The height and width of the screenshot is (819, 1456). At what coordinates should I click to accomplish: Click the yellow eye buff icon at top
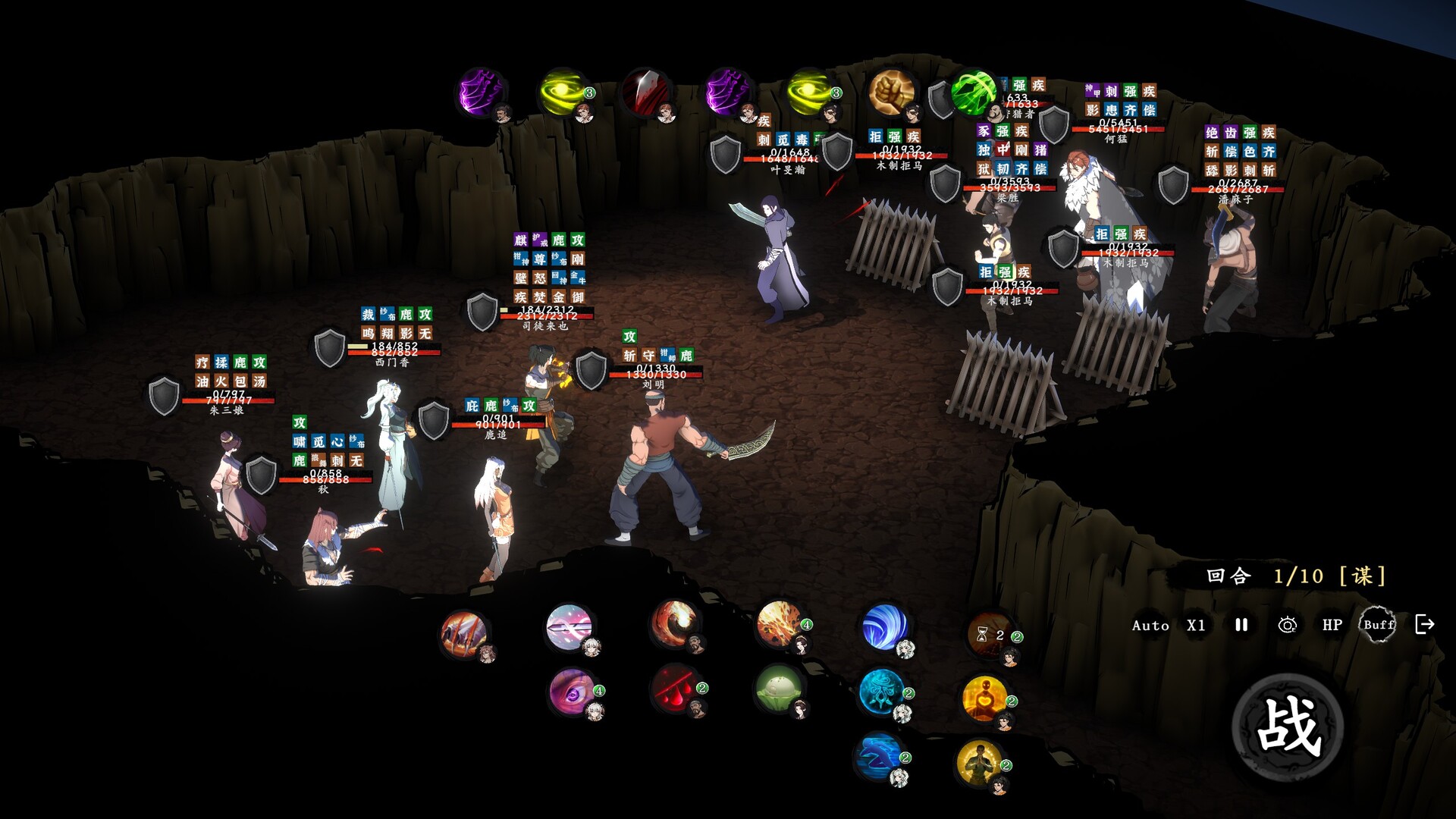click(561, 93)
